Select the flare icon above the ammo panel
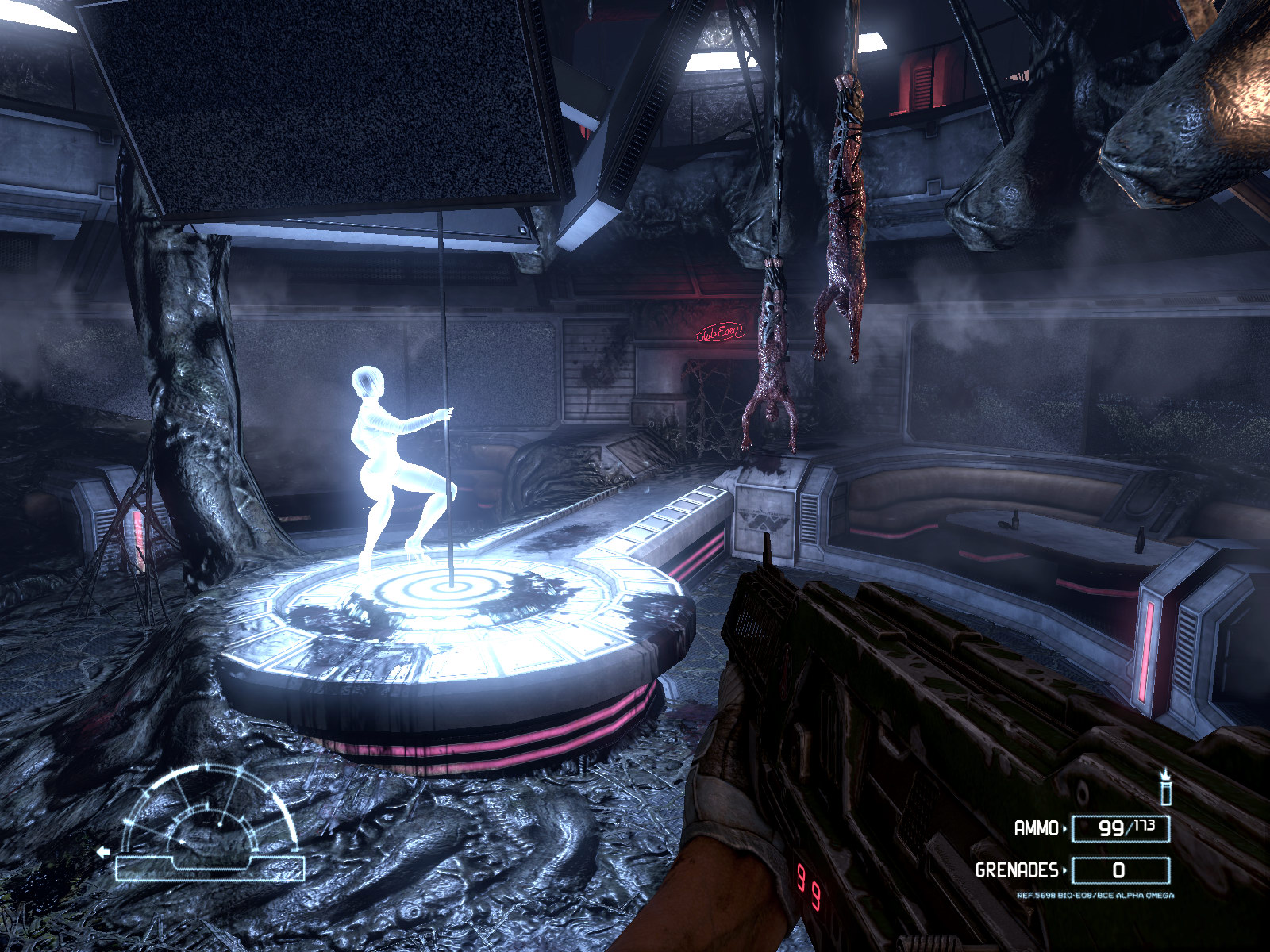The width and height of the screenshot is (1270, 952). pos(1165,786)
